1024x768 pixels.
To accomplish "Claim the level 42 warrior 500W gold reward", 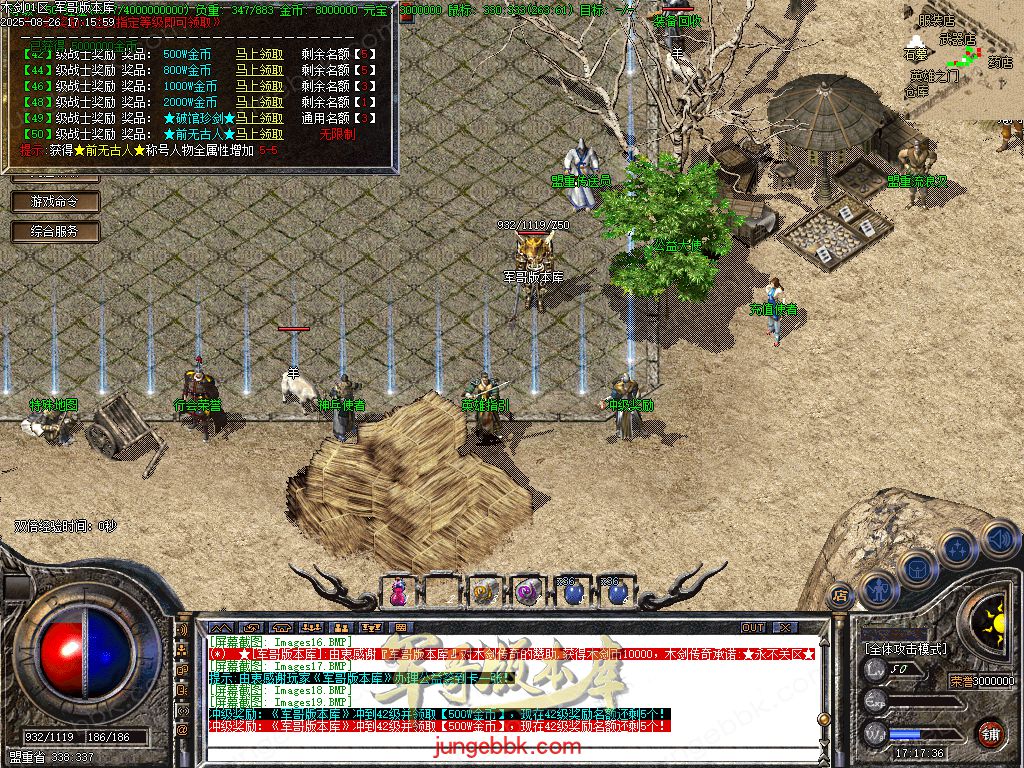I will coord(259,55).
